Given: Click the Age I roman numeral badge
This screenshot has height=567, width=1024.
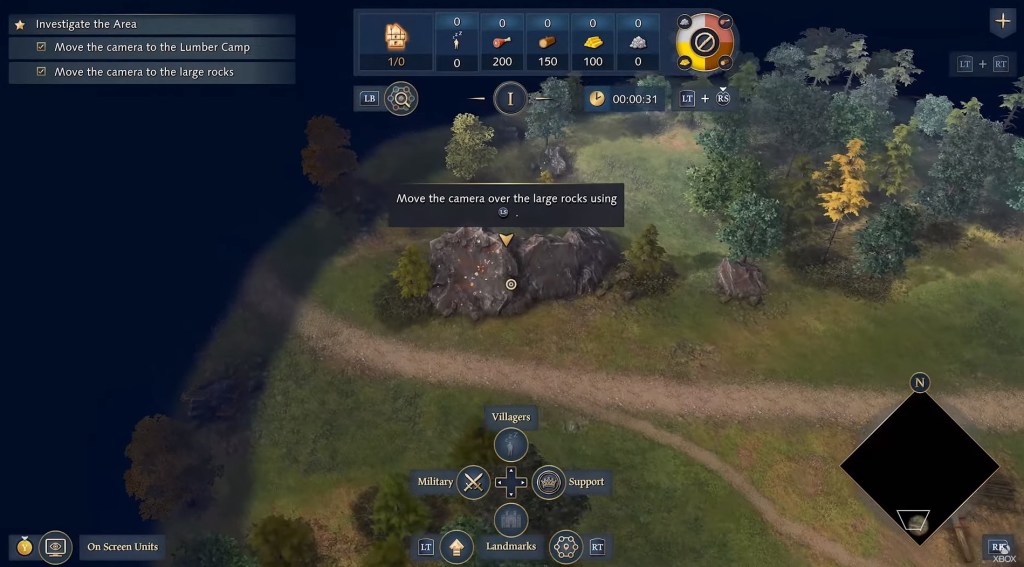Looking at the screenshot, I should (x=511, y=98).
